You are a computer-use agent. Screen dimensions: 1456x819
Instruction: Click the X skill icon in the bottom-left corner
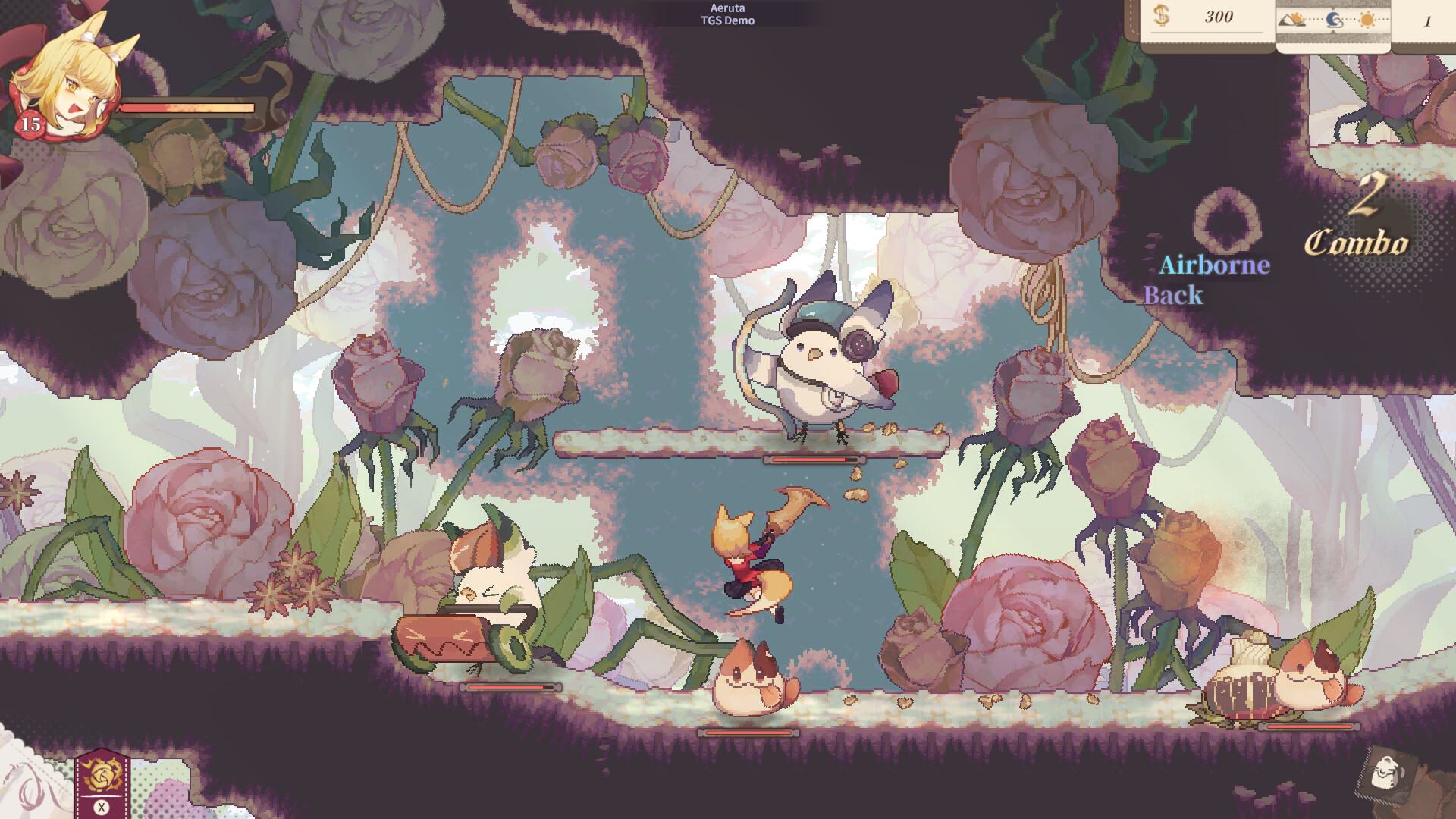[x=102, y=806]
